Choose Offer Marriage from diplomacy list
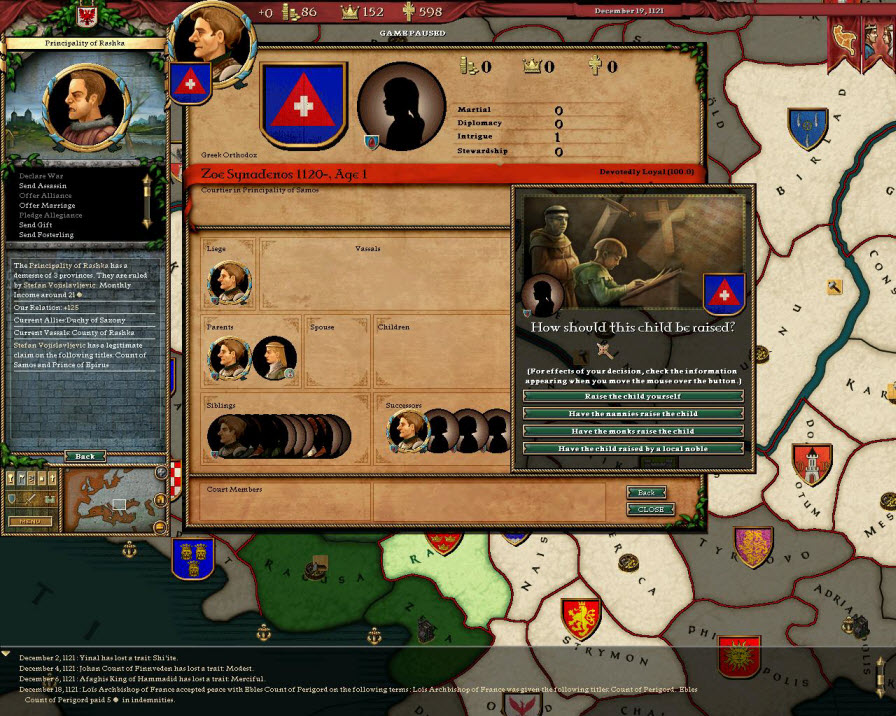Screen dimensions: 896x716 (46, 205)
